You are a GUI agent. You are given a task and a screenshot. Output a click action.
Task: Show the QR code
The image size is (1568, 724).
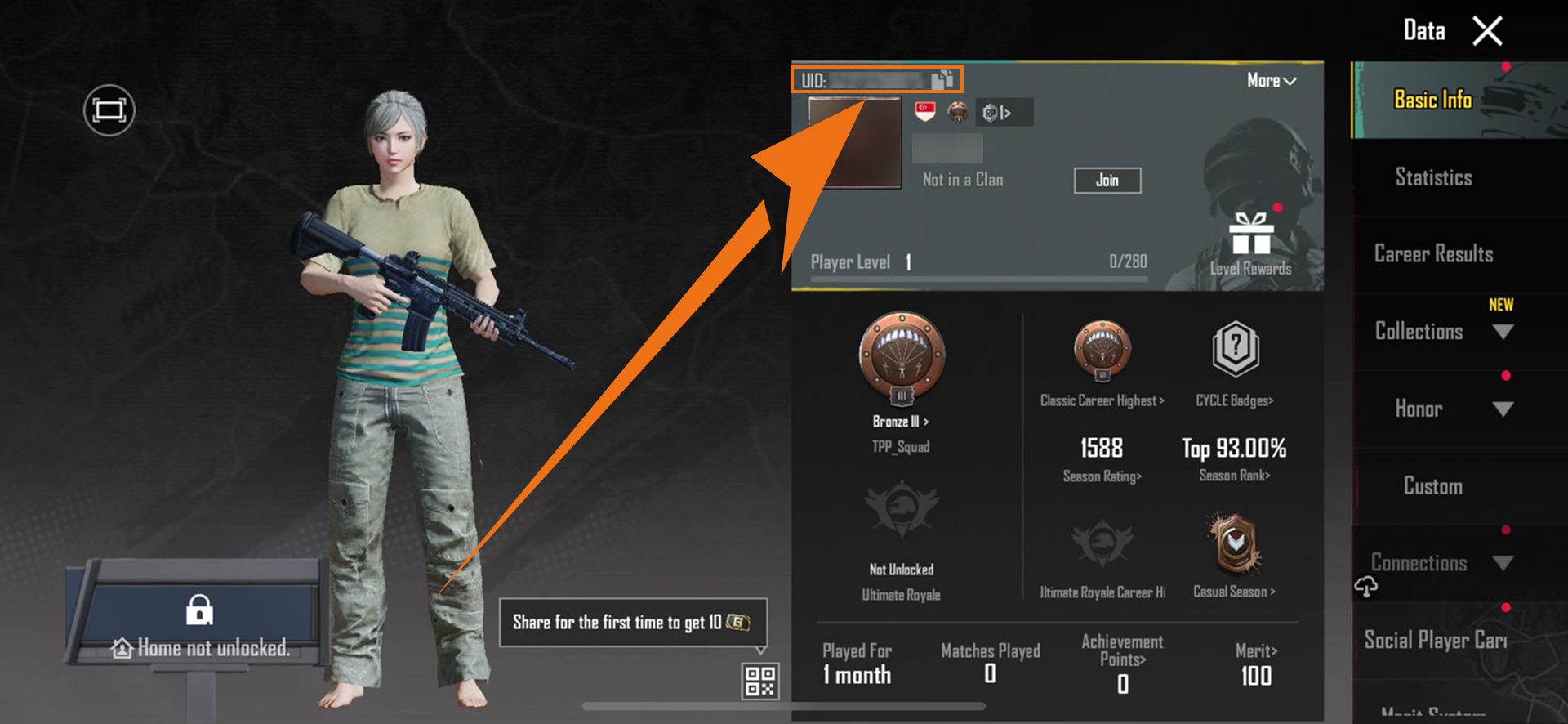(759, 681)
